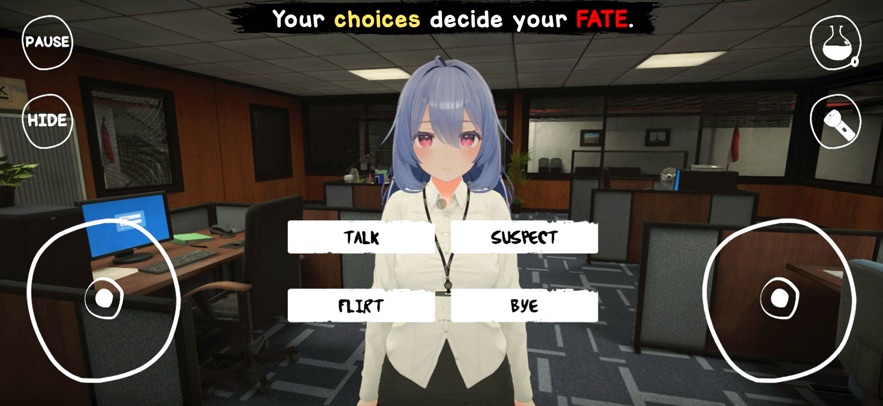
Task: Tap the HIDE button
Action: 47,120
